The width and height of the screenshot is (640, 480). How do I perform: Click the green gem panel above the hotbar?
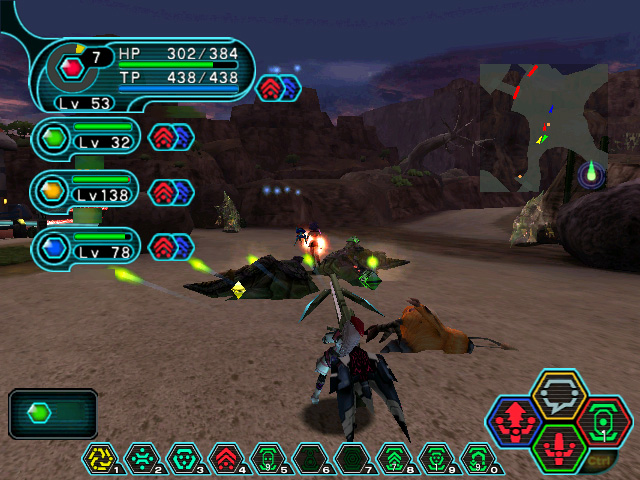point(53,413)
